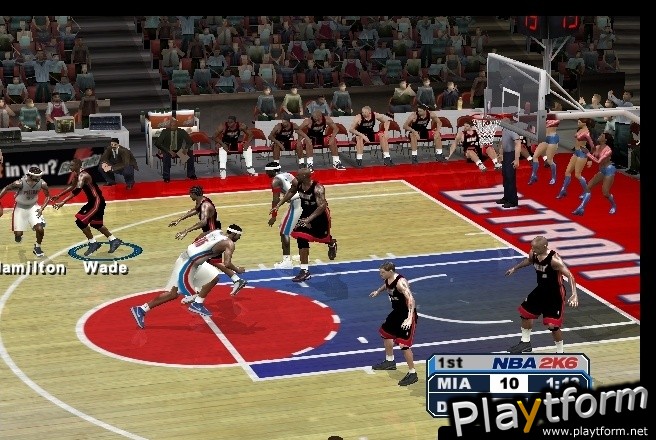Select the Hamilton player name label
This screenshot has height=440, width=656.
[32, 268]
